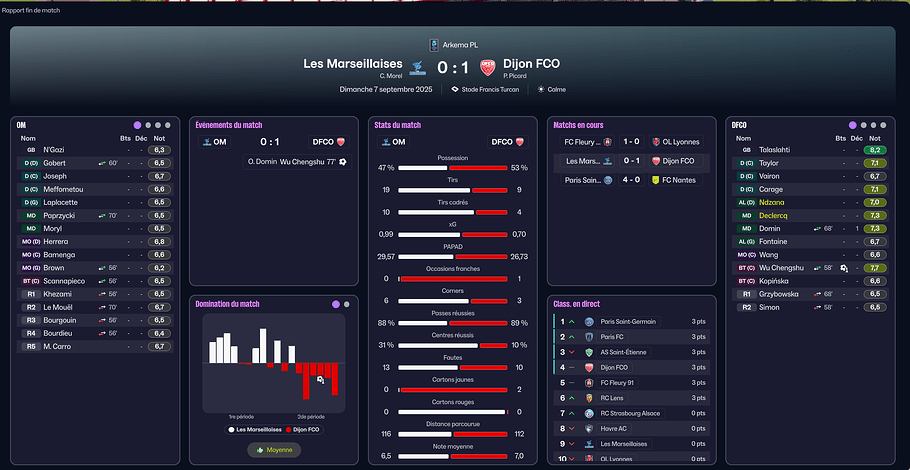Click the Moyenne button under the domination chart
The image size is (910, 470).
coord(273,450)
